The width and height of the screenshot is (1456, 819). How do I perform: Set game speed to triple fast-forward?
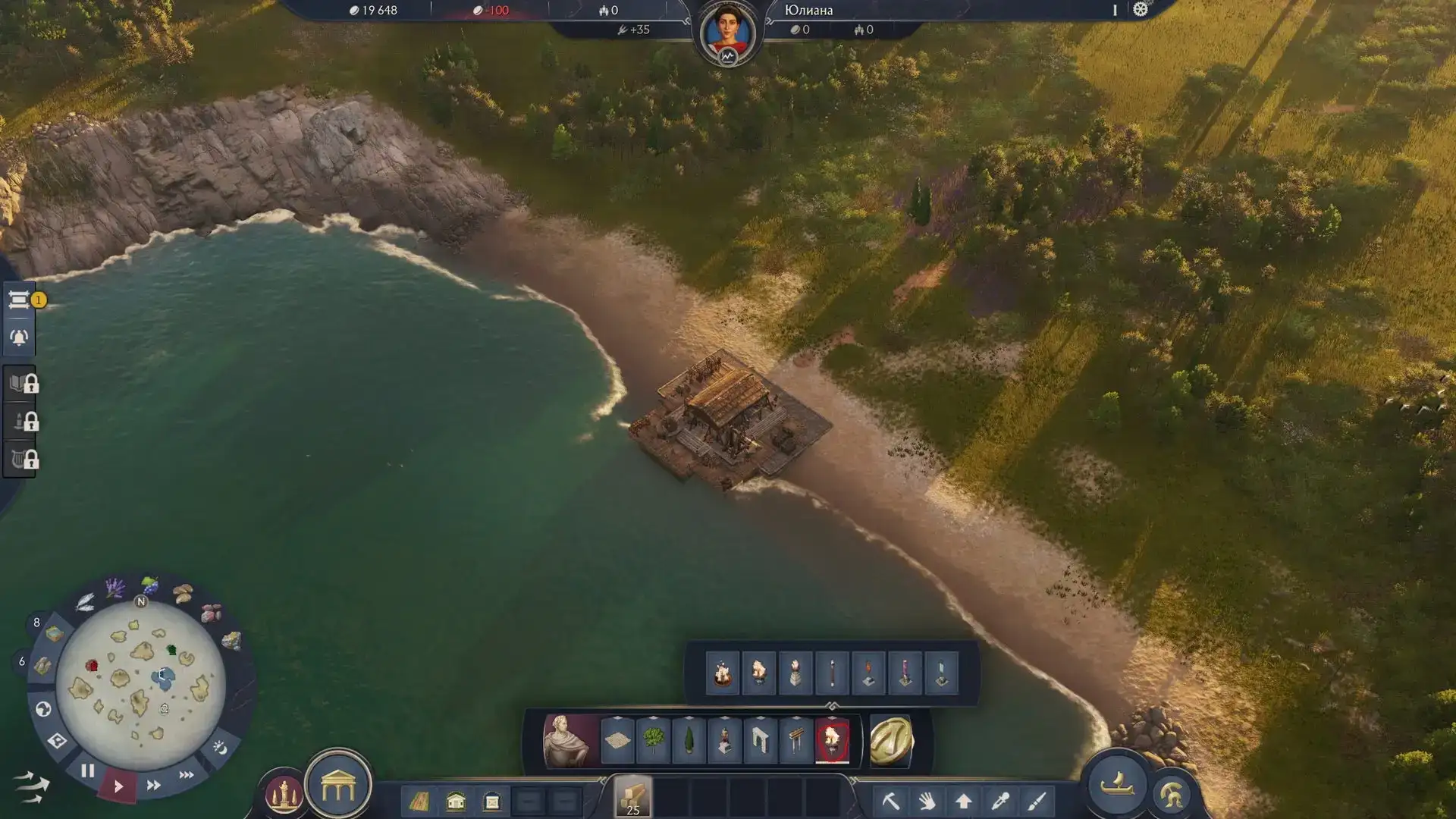pyautogui.click(x=187, y=775)
